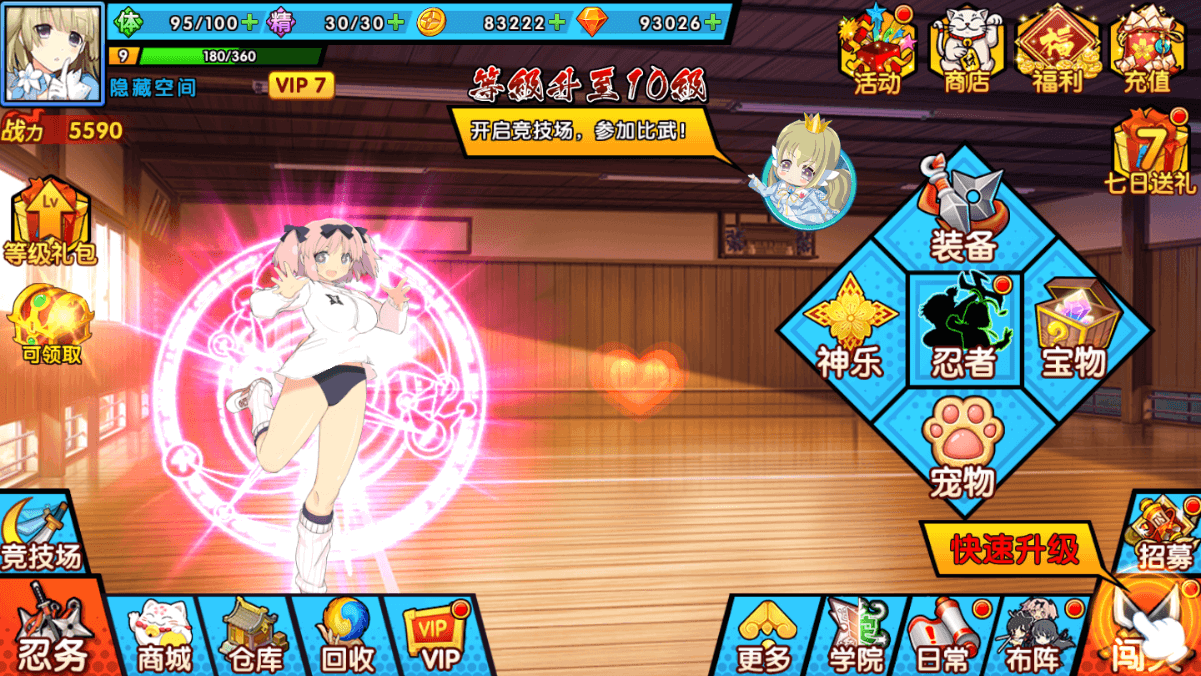Viewport: 1201px width, 676px height.
Task: Open the 回收 recycle menu
Action: (x=347, y=636)
